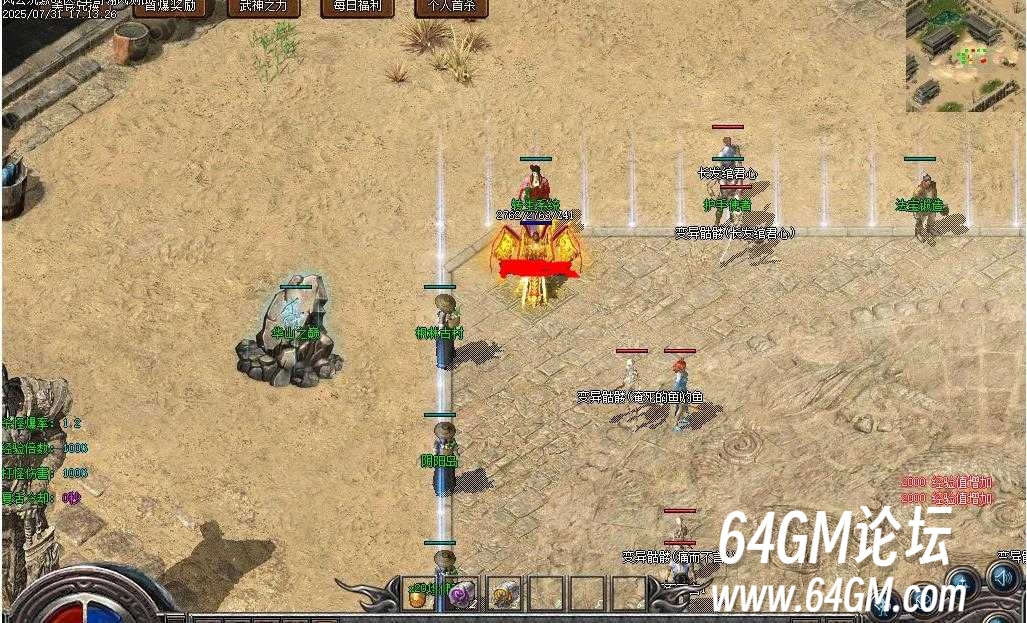The image size is (1027, 623).
Task: Click the 武神之力 button
Action: point(264,8)
